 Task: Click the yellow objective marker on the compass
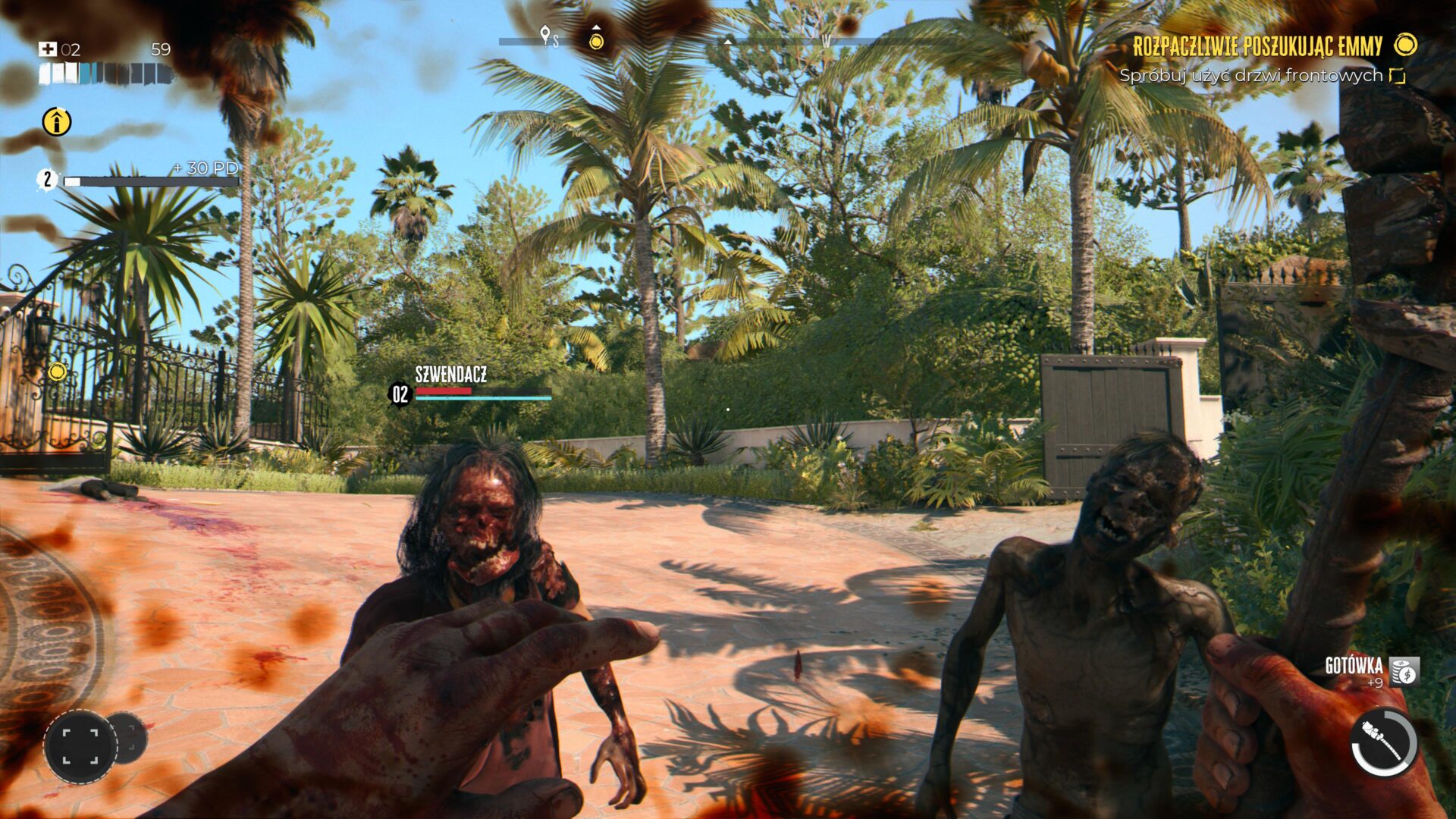coord(596,42)
